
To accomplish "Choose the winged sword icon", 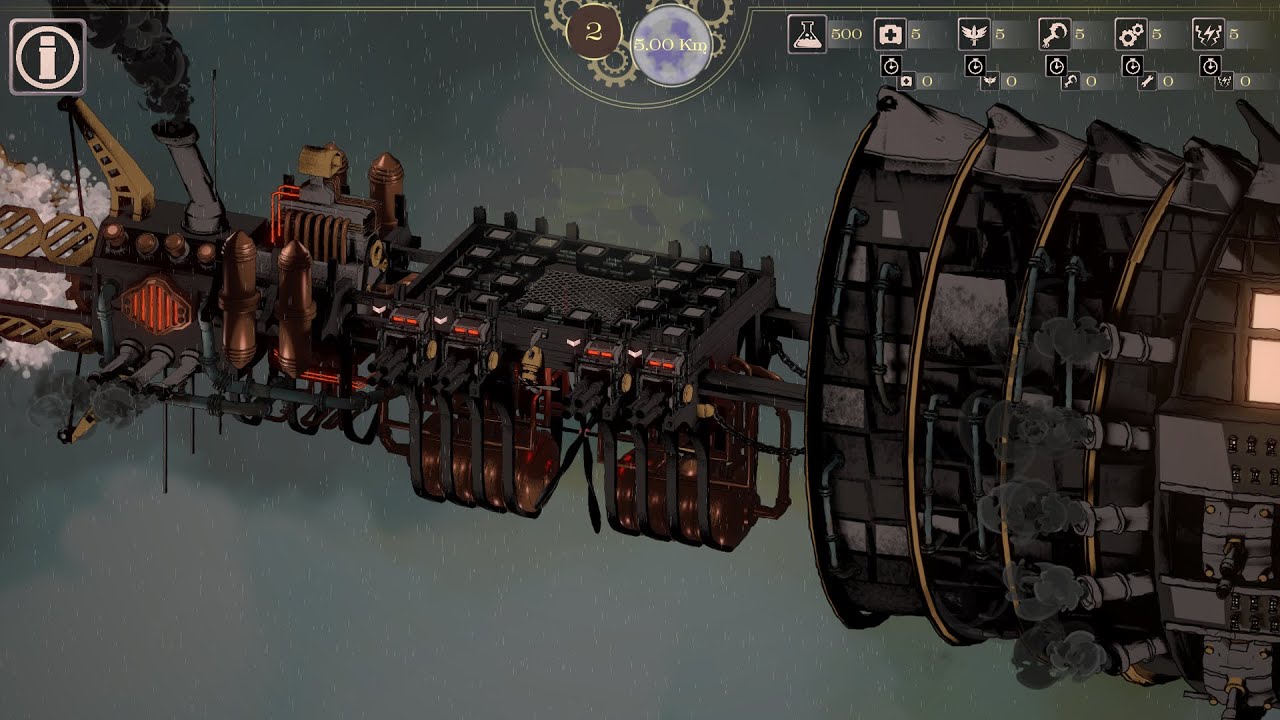I will (974, 35).
